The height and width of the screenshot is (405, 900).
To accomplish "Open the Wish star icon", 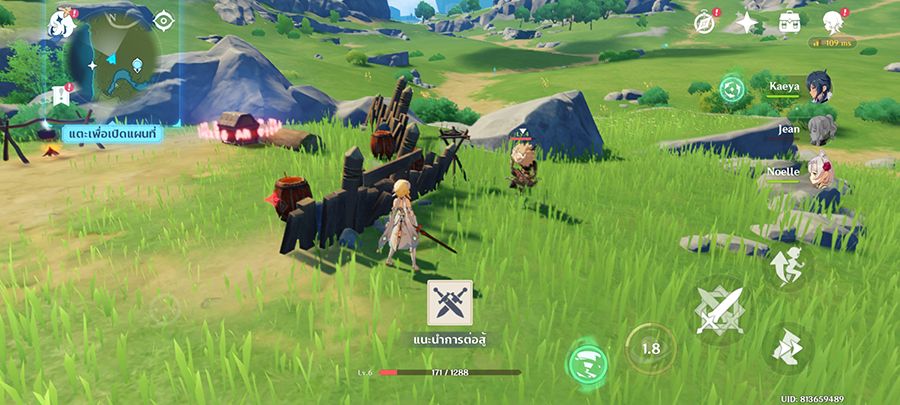I will tap(748, 23).
